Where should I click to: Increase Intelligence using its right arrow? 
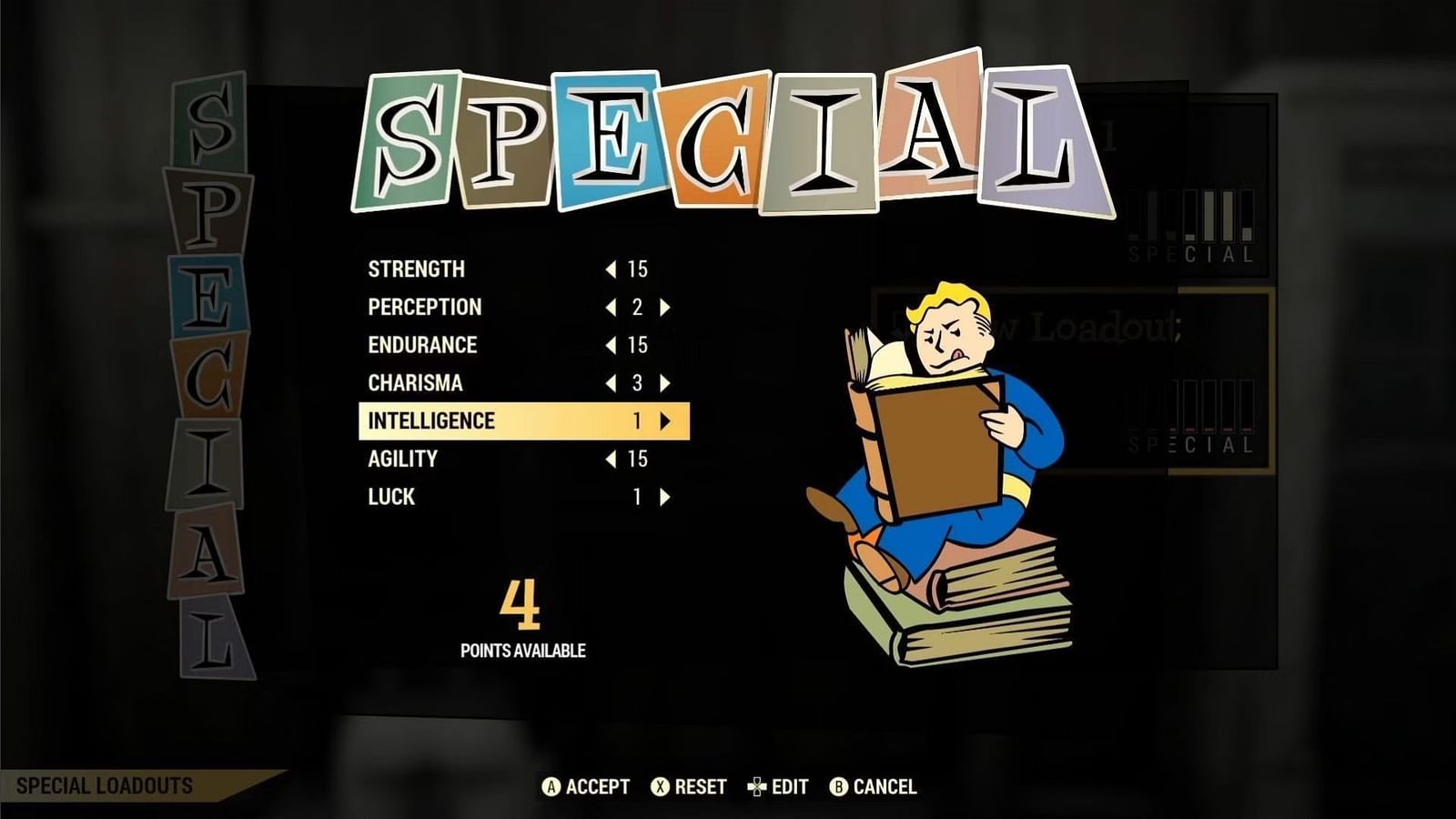(663, 420)
